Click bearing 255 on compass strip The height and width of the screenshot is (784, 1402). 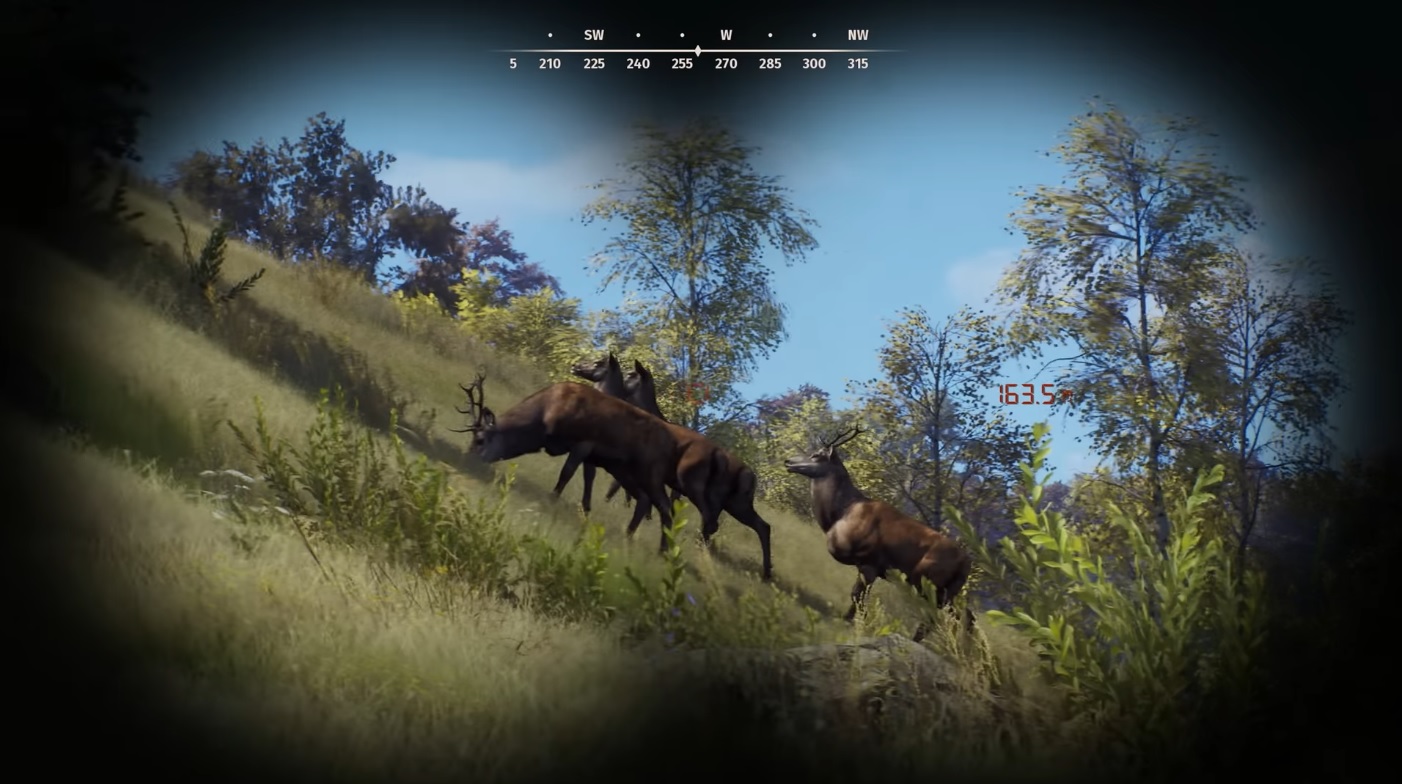[x=682, y=63]
